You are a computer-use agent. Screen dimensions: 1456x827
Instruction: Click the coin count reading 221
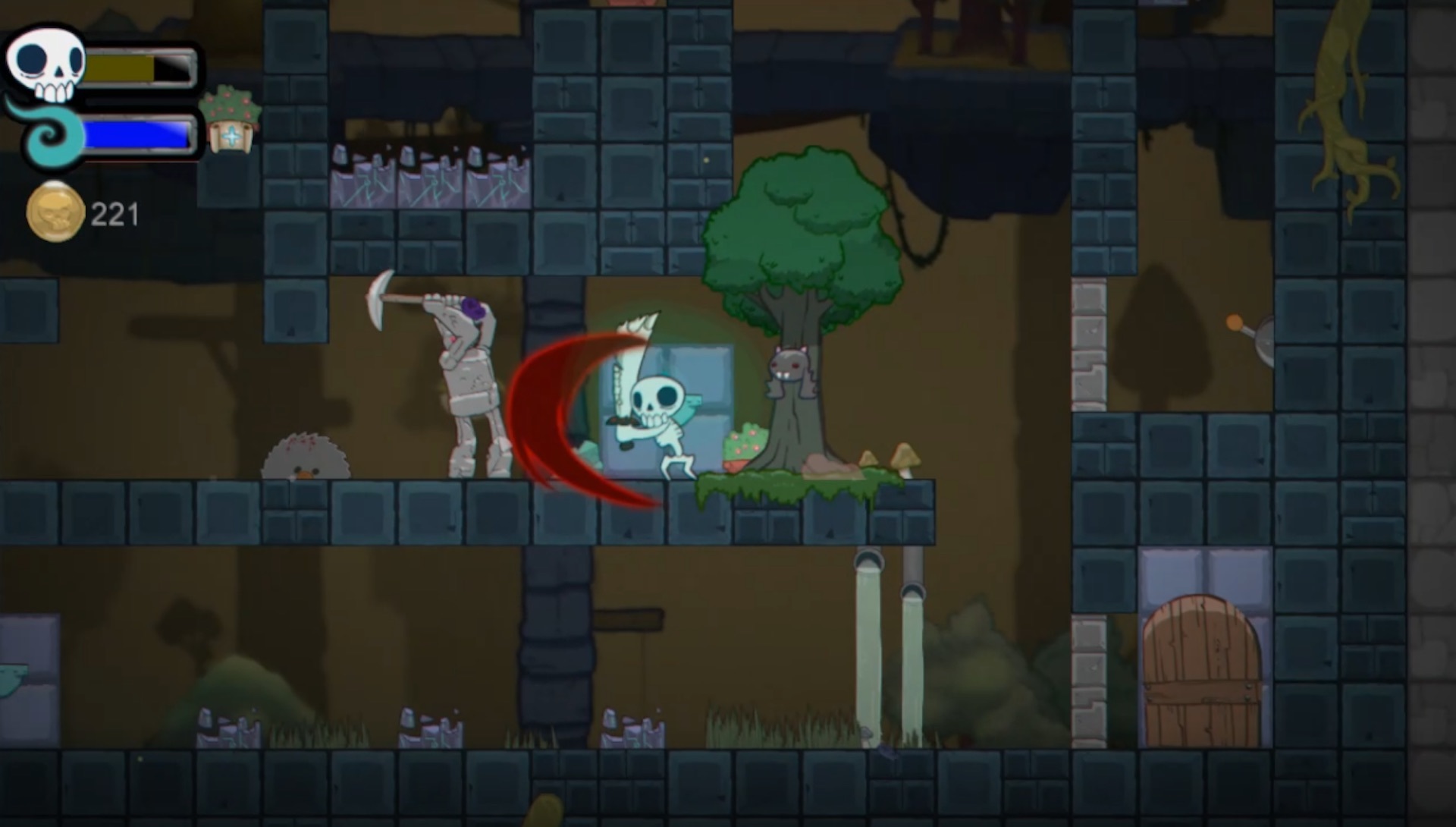[115, 213]
